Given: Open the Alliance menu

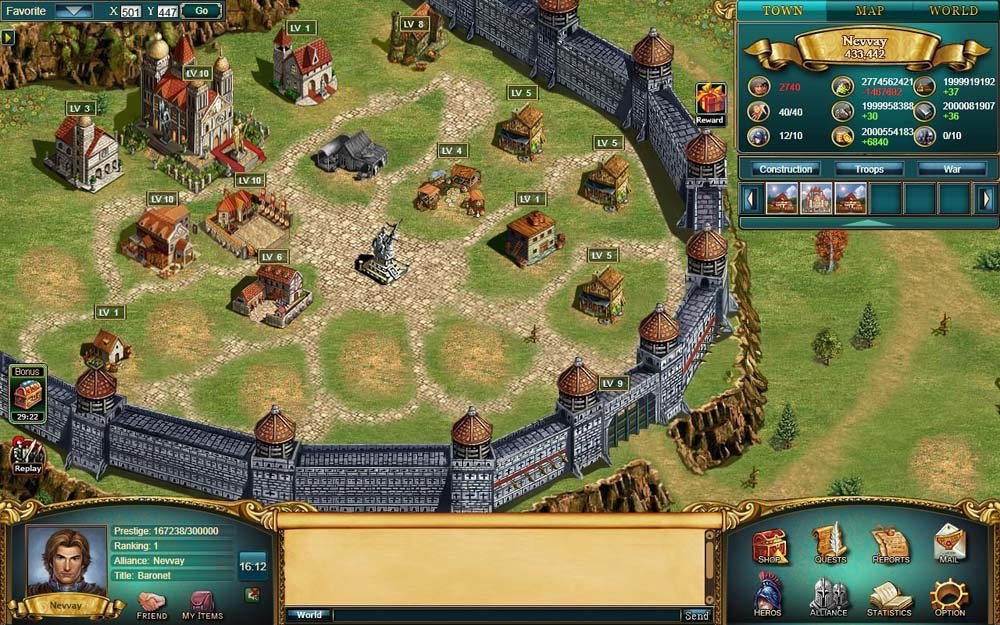Looking at the screenshot, I should point(828,596).
